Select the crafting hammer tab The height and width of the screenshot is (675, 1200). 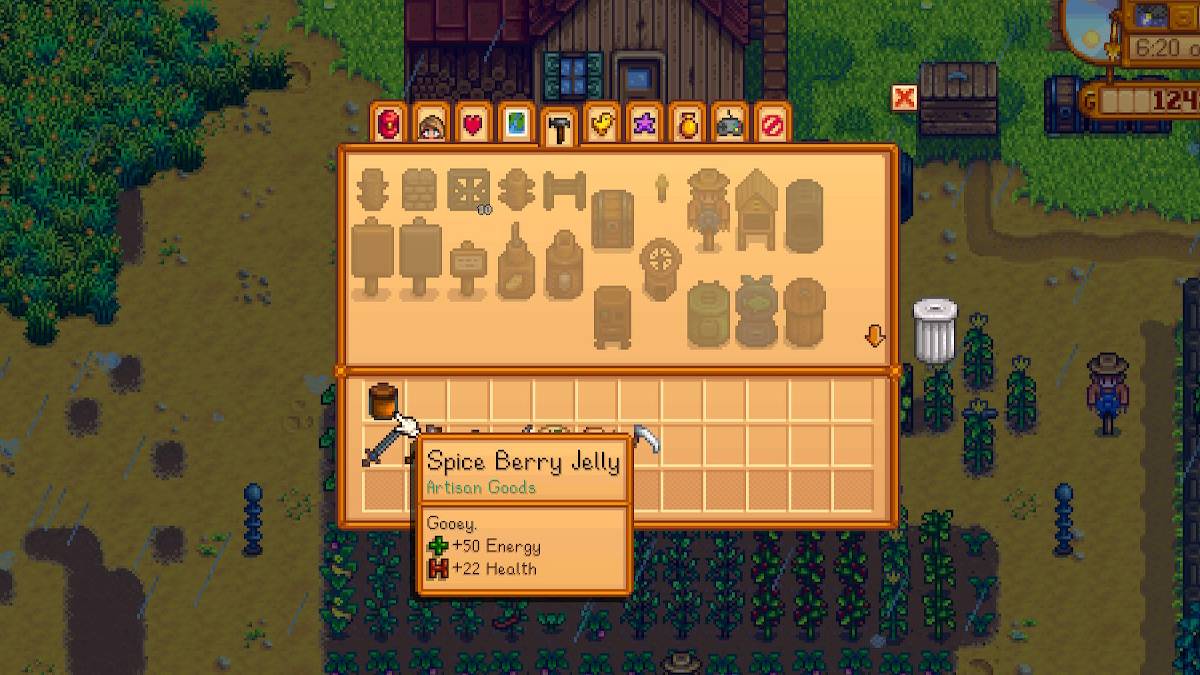click(558, 128)
